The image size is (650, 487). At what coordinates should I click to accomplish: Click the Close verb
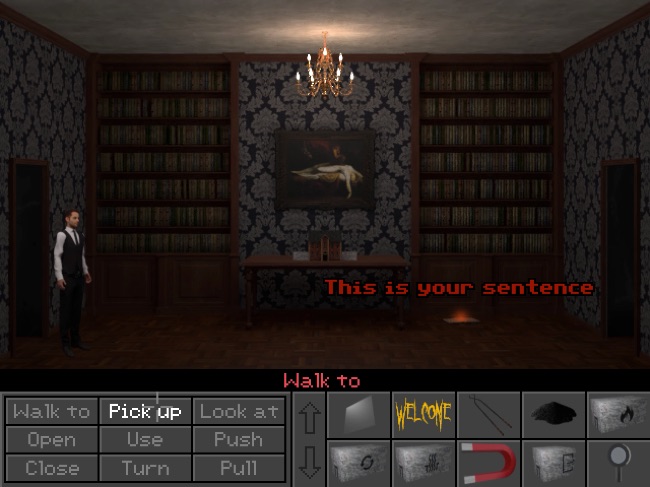click(52, 467)
